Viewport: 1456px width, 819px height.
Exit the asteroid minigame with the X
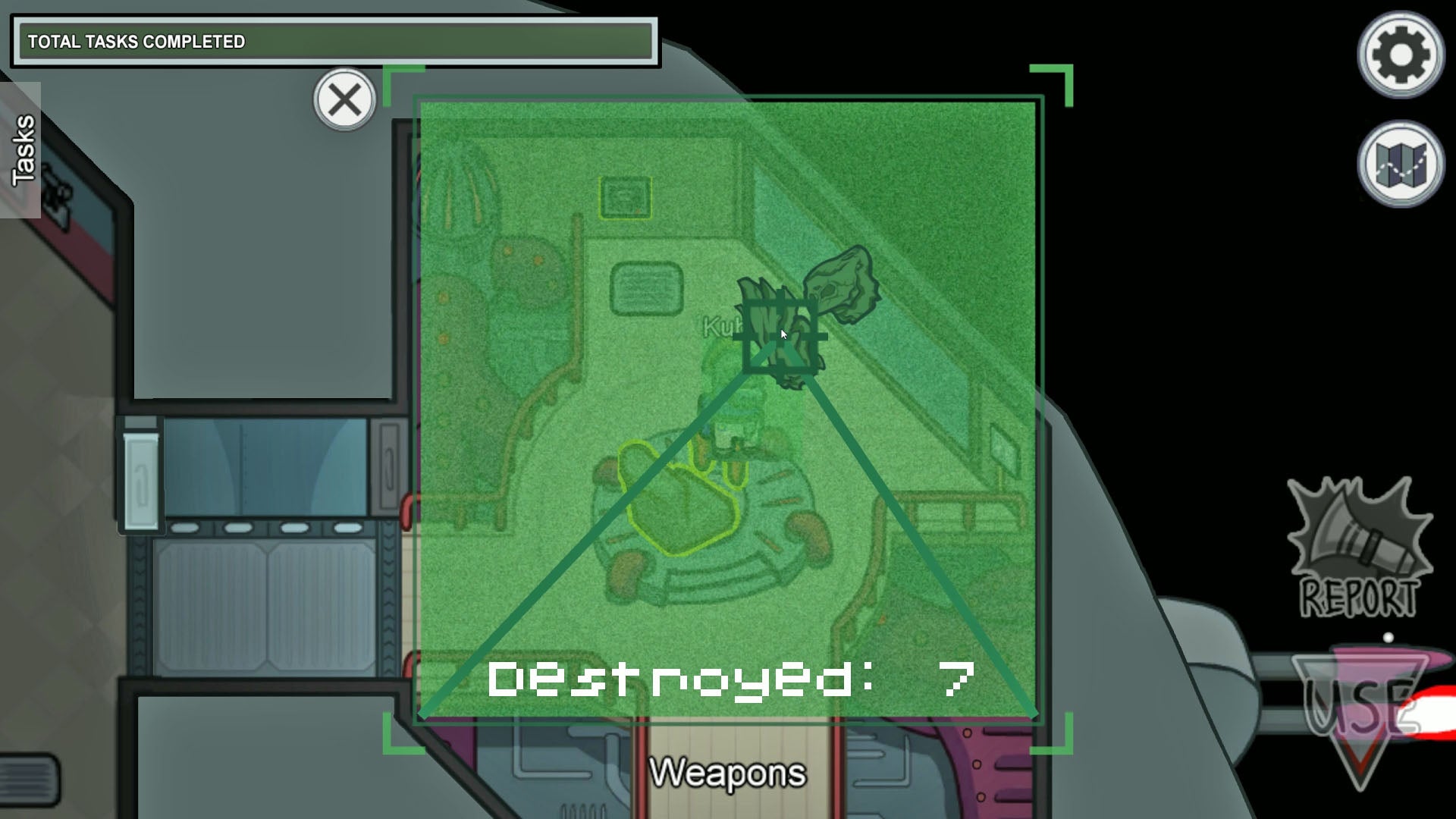345,98
